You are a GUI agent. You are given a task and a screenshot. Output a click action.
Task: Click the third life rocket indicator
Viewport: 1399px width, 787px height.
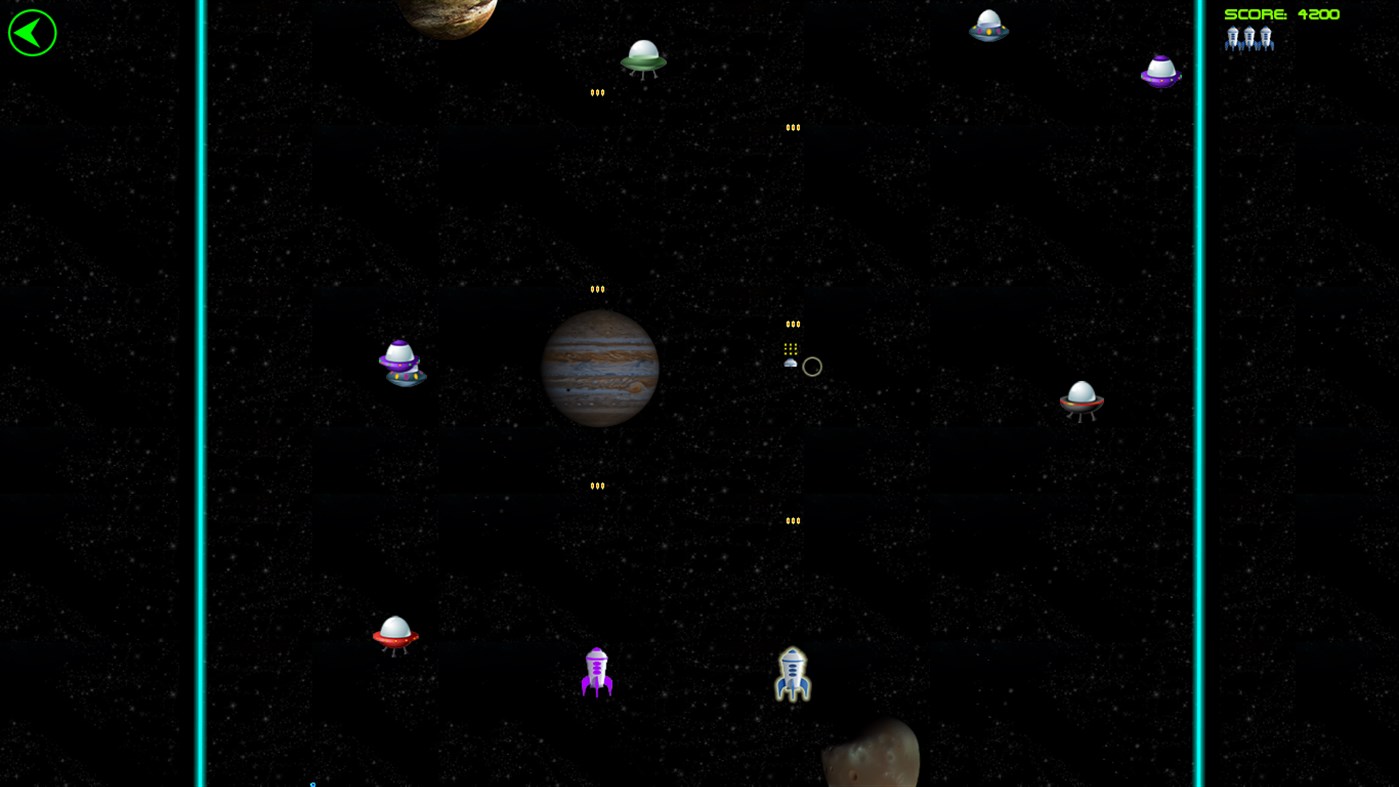point(1264,37)
